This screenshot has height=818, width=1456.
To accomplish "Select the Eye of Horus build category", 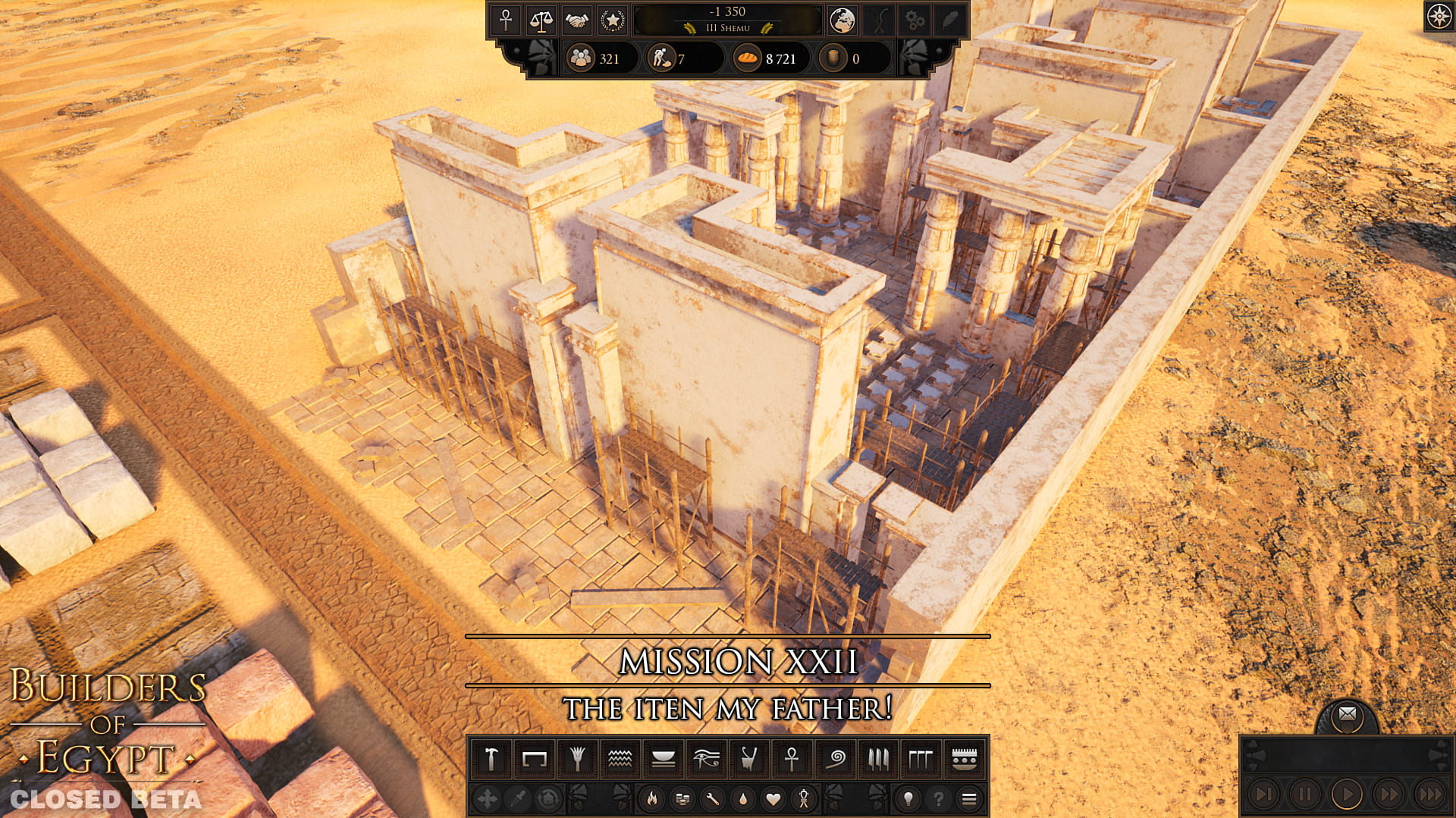I will pyautogui.click(x=706, y=759).
